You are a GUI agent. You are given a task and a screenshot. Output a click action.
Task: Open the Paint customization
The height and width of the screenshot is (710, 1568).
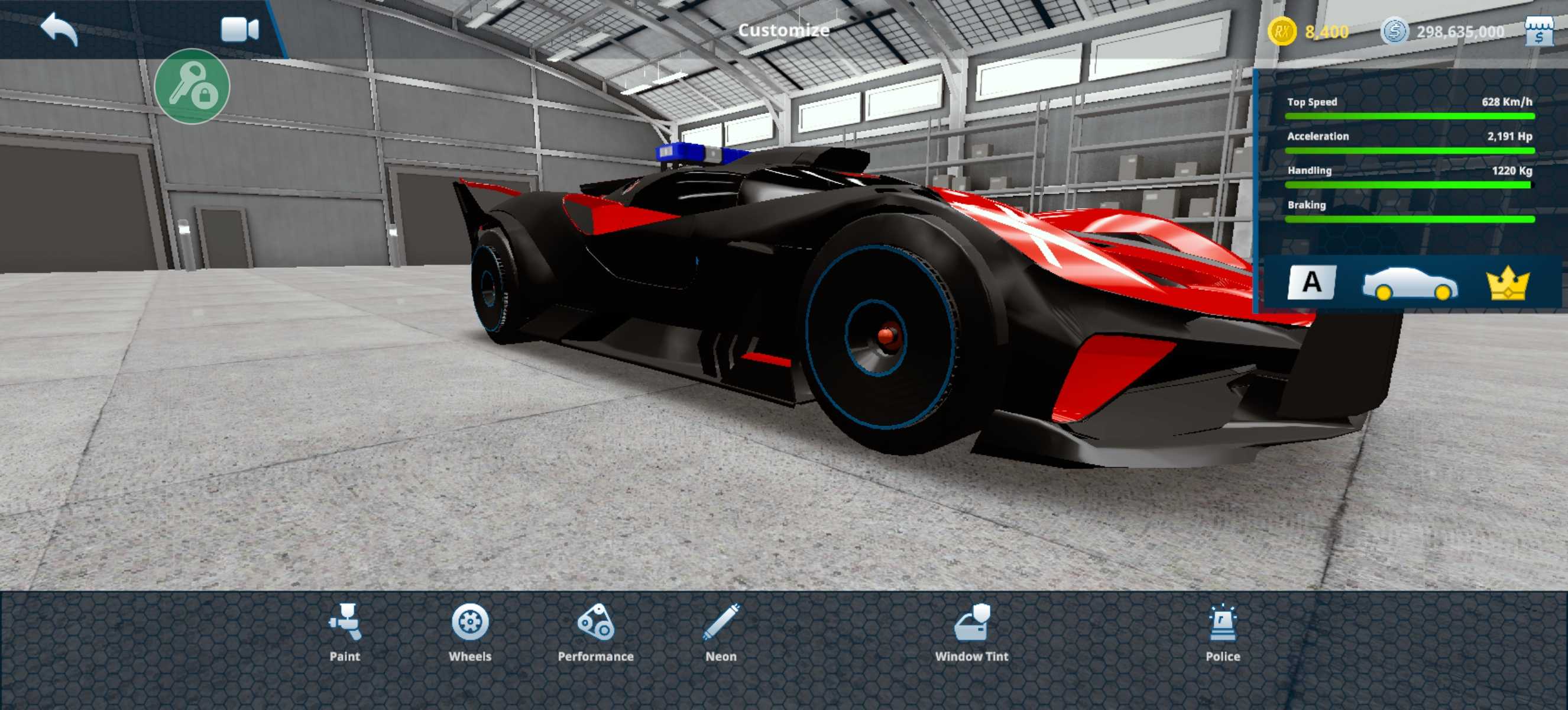click(x=345, y=632)
